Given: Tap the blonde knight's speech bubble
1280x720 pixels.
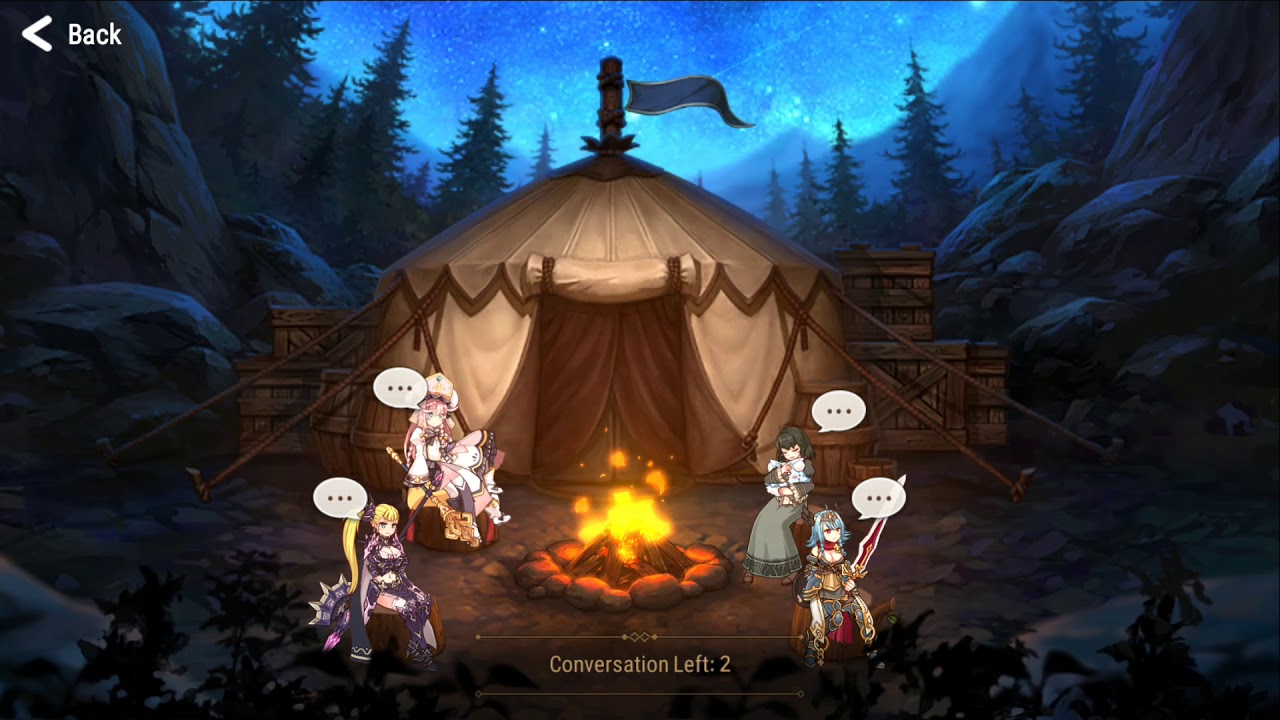Looking at the screenshot, I should (340, 497).
